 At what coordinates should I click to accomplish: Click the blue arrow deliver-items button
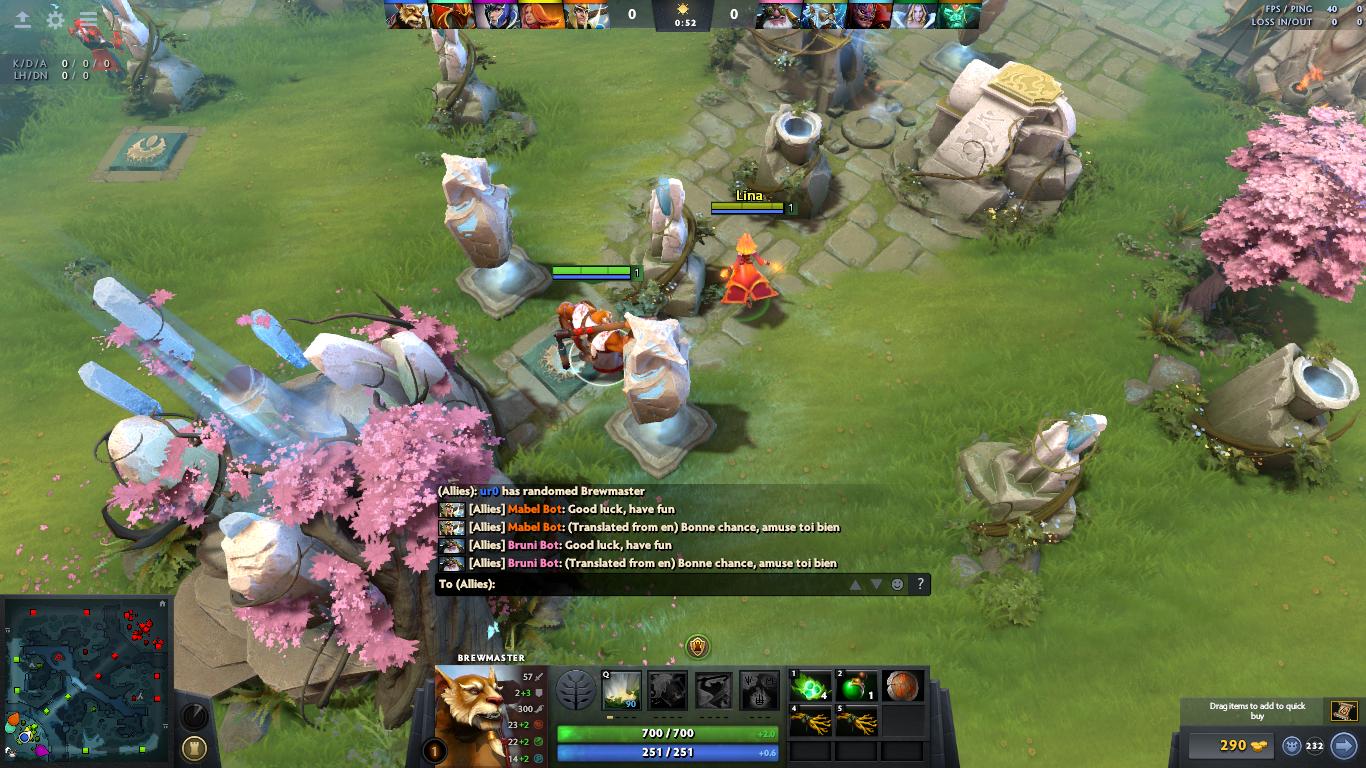click(x=1343, y=745)
